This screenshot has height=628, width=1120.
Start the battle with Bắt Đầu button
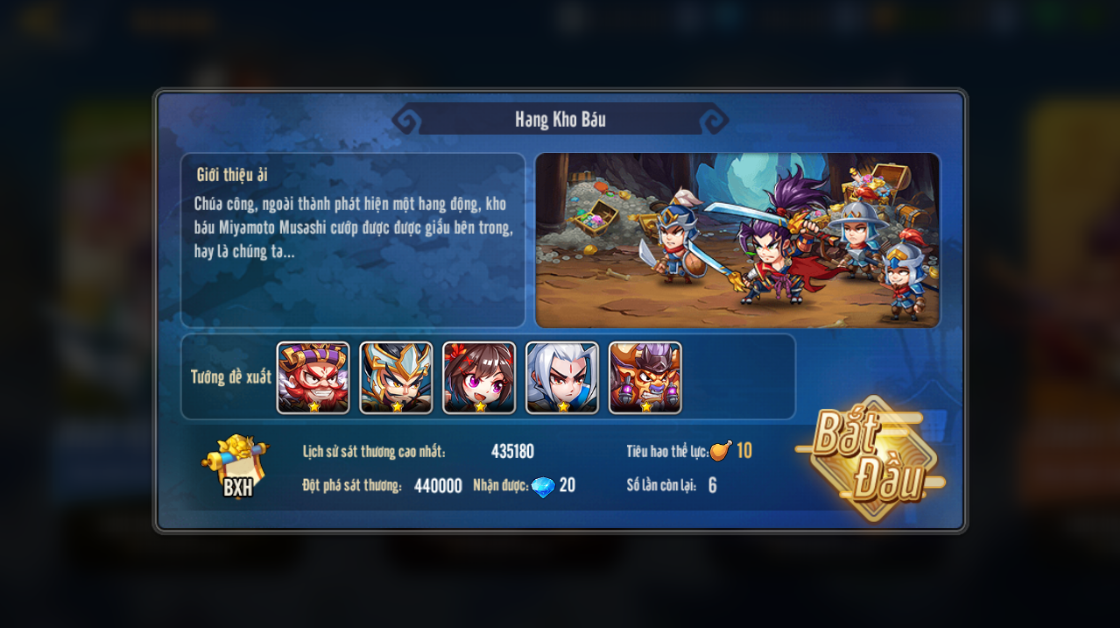pyautogui.click(x=869, y=461)
